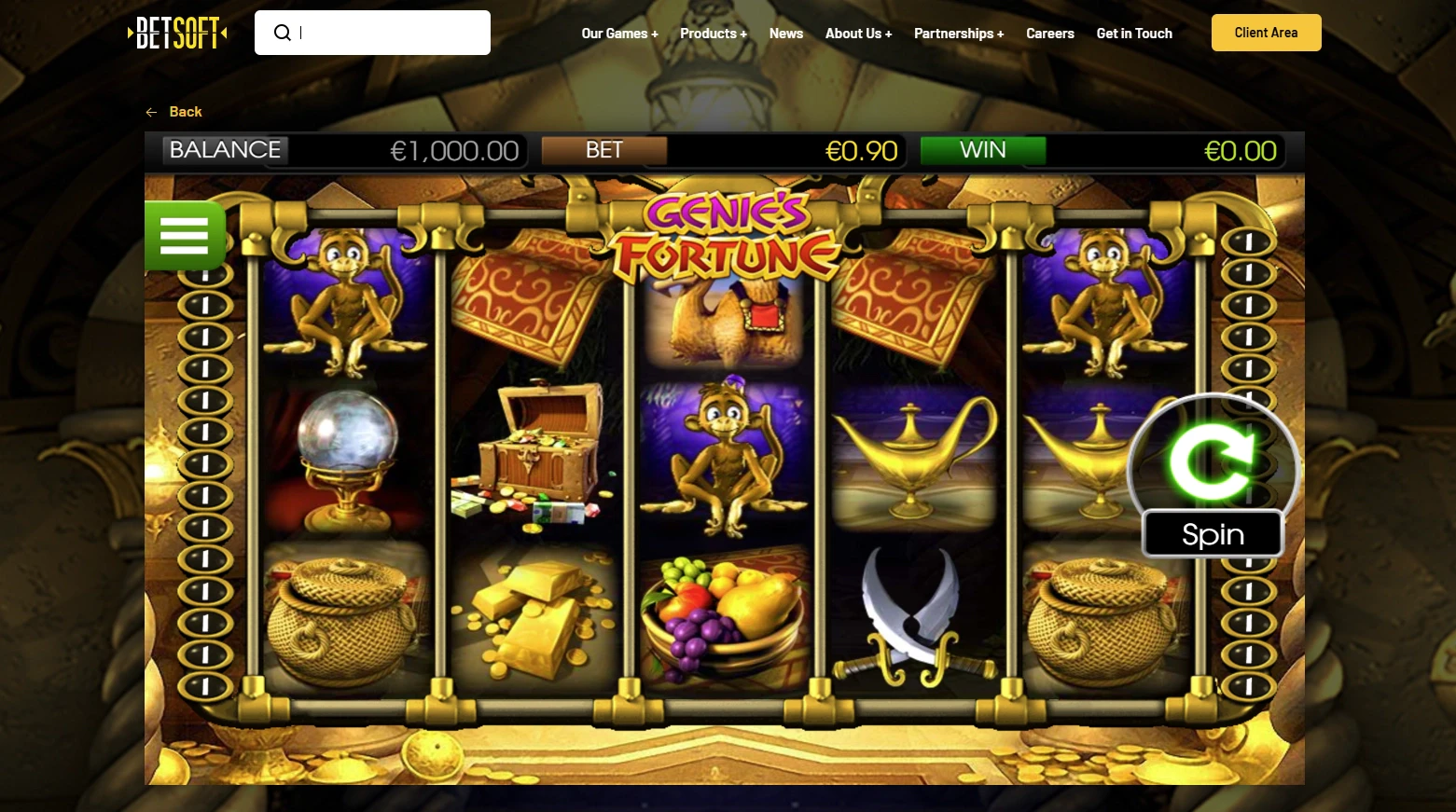
Task: Click the Client Area button
Action: (x=1266, y=32)
